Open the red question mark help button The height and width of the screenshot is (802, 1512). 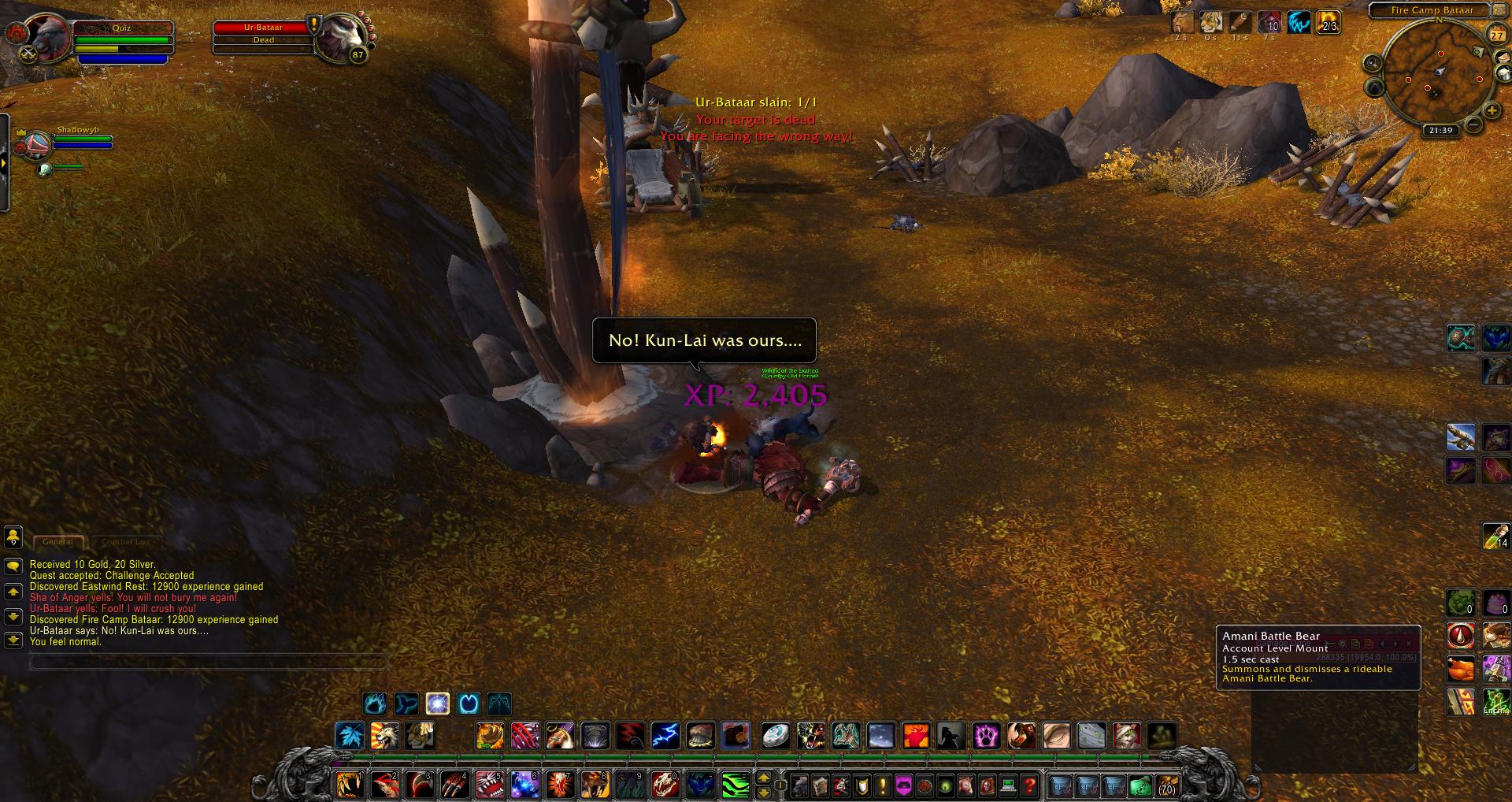tap(1029, 785)
